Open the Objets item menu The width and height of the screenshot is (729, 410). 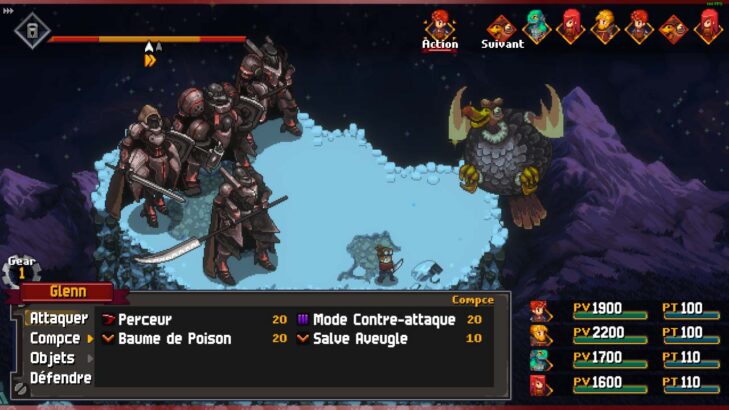(52, 358)
